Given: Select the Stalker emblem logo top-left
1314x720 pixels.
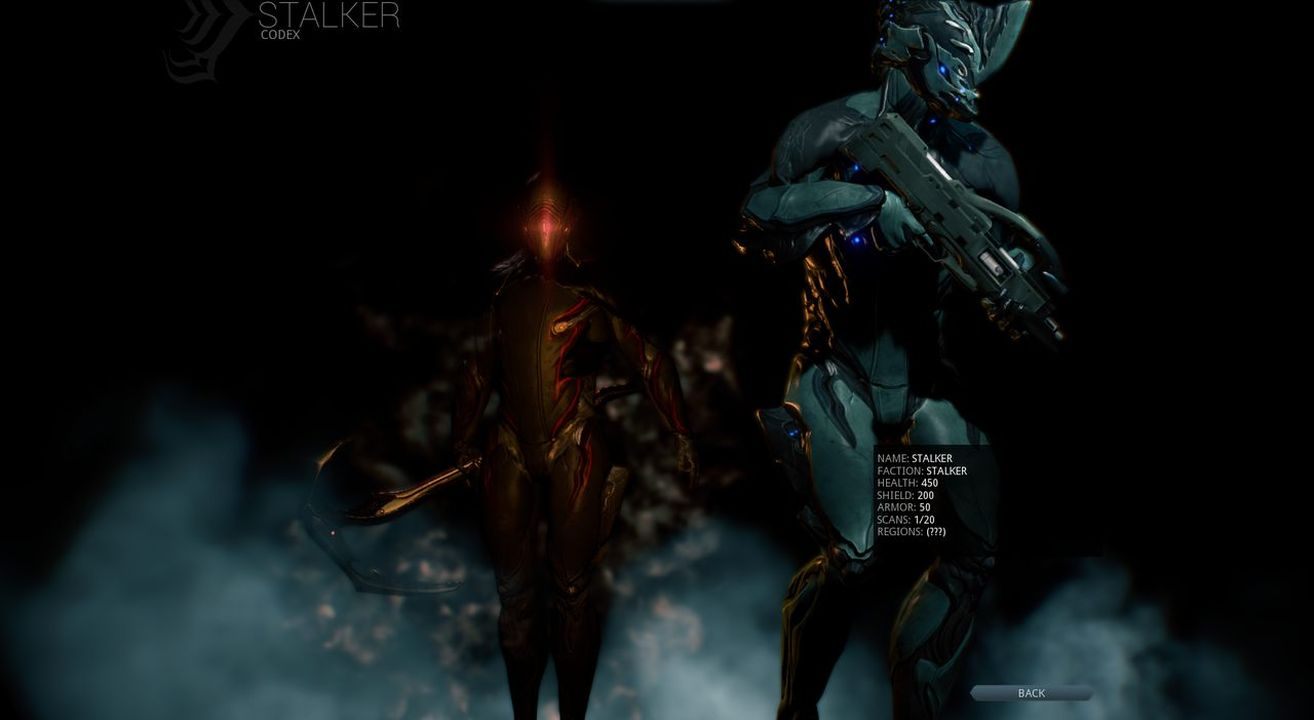Looking at the screenshot, I should [x=200, y=40].
